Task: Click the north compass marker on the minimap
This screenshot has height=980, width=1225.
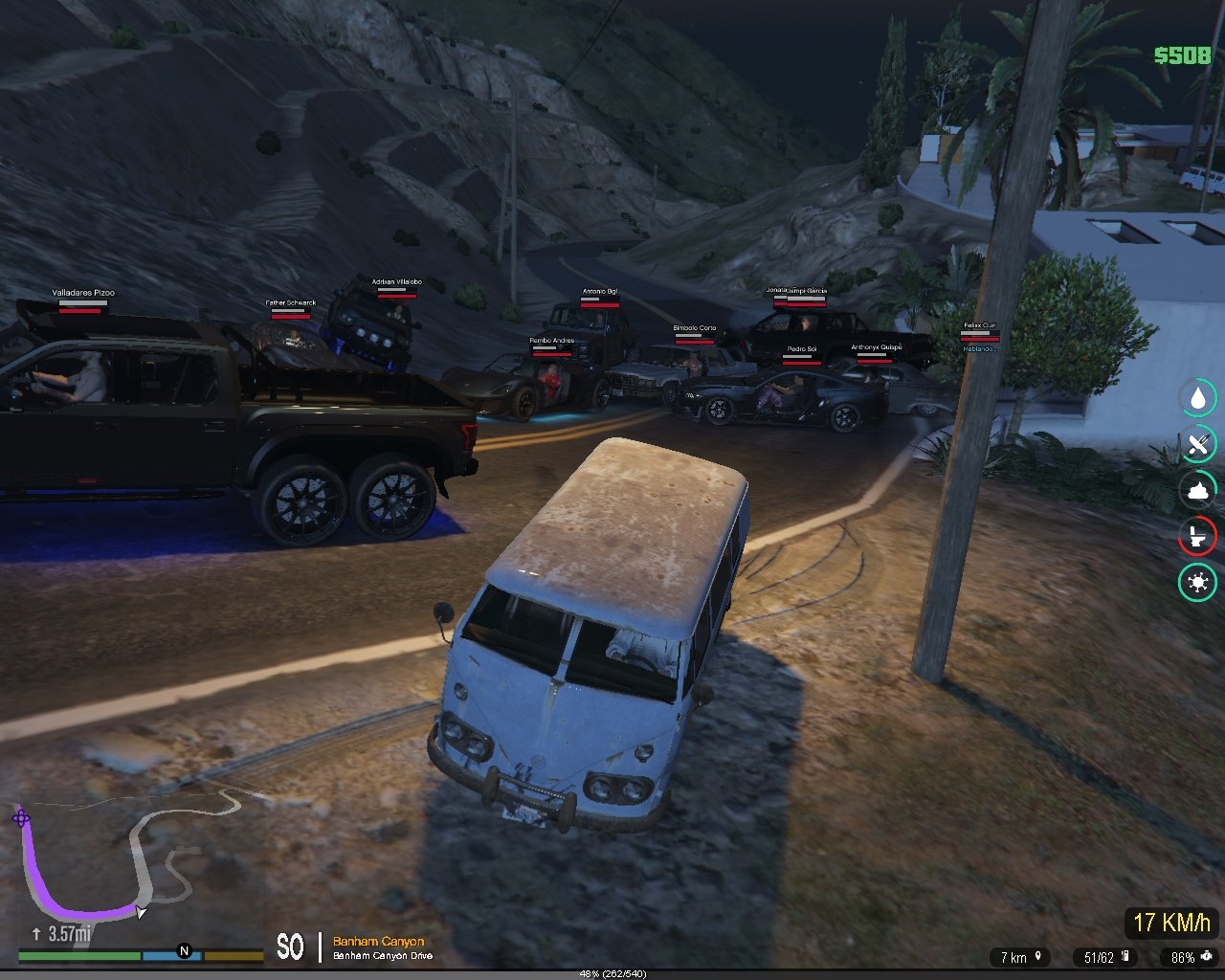Action: click(184, 951)
